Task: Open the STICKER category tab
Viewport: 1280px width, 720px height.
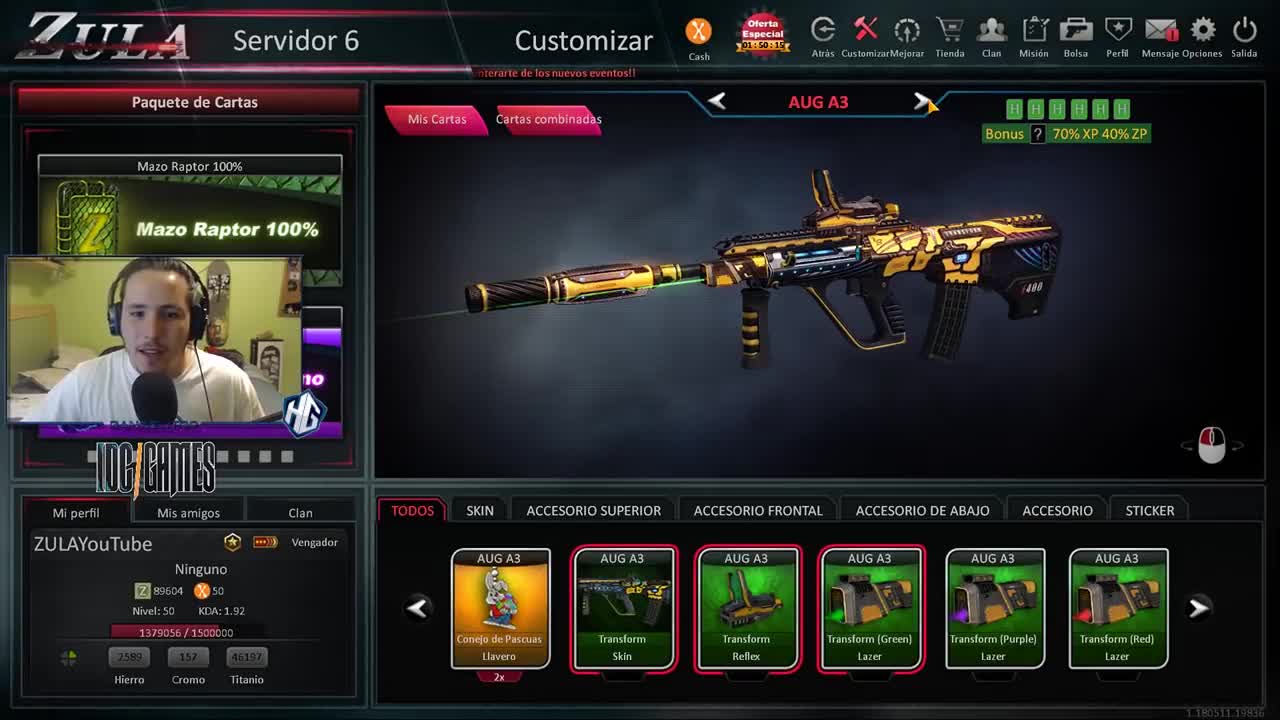Action: click(1149, 510)
